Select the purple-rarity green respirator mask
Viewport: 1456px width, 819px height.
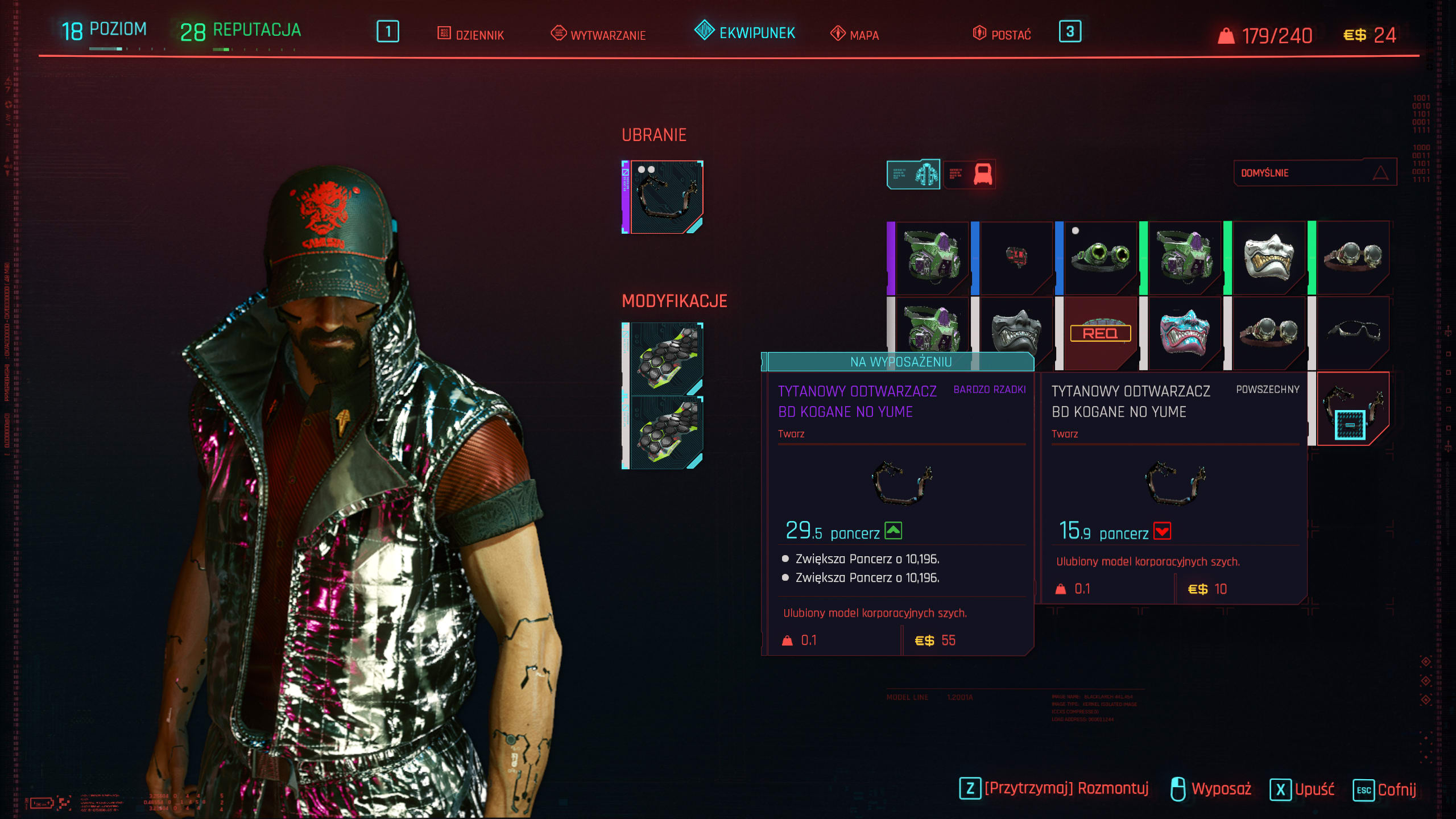[x=932, y=258]
